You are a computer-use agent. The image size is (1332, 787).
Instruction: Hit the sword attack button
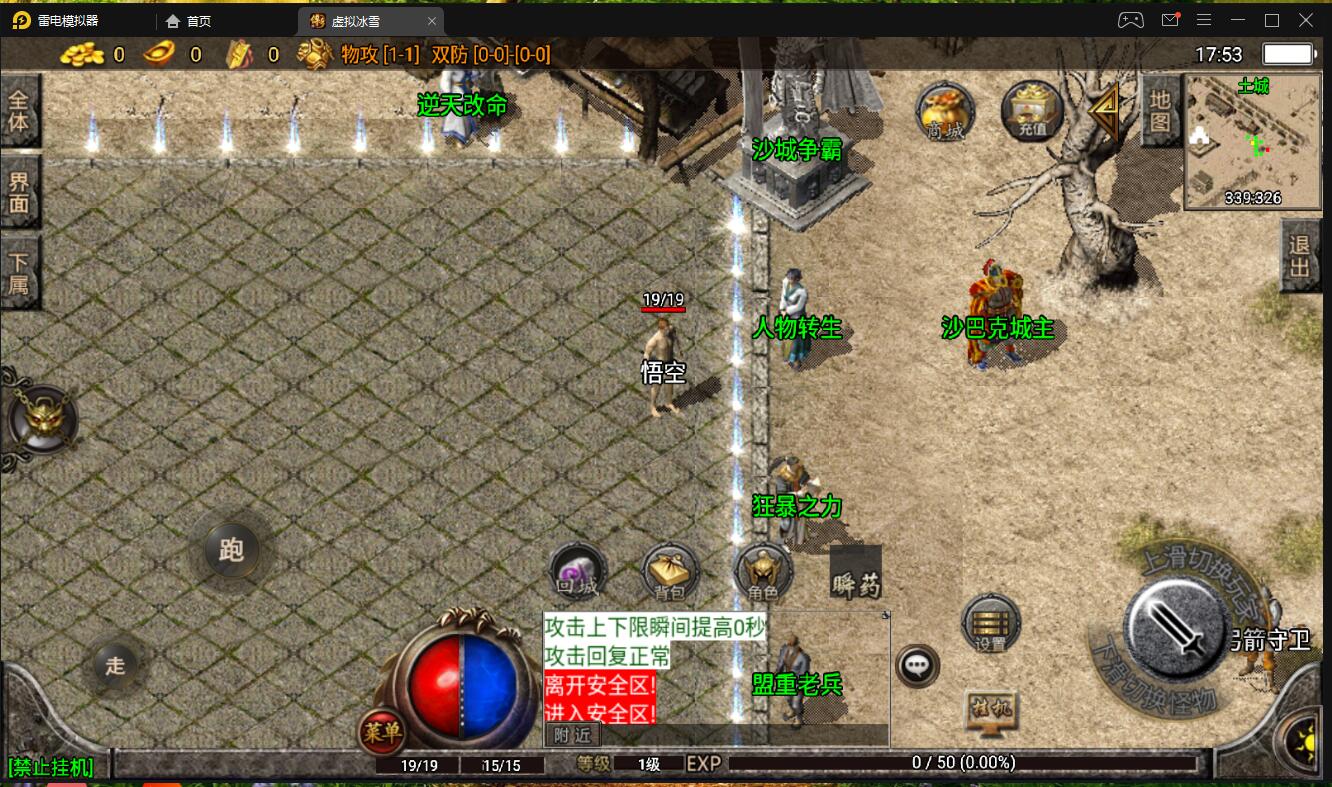[x=1176, y=628]
